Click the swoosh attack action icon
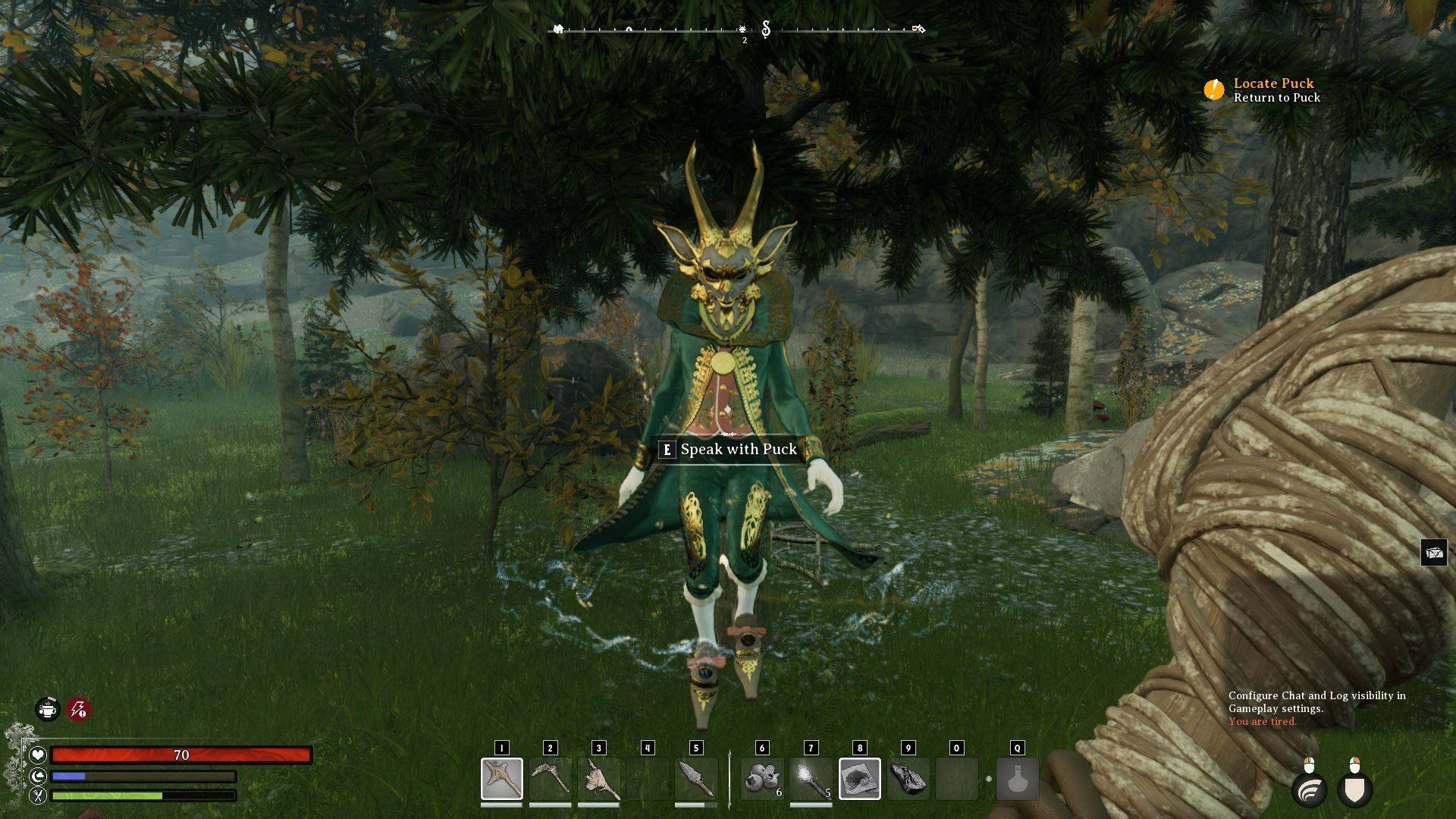The image size is (1456, 819). pos(1310,790)
